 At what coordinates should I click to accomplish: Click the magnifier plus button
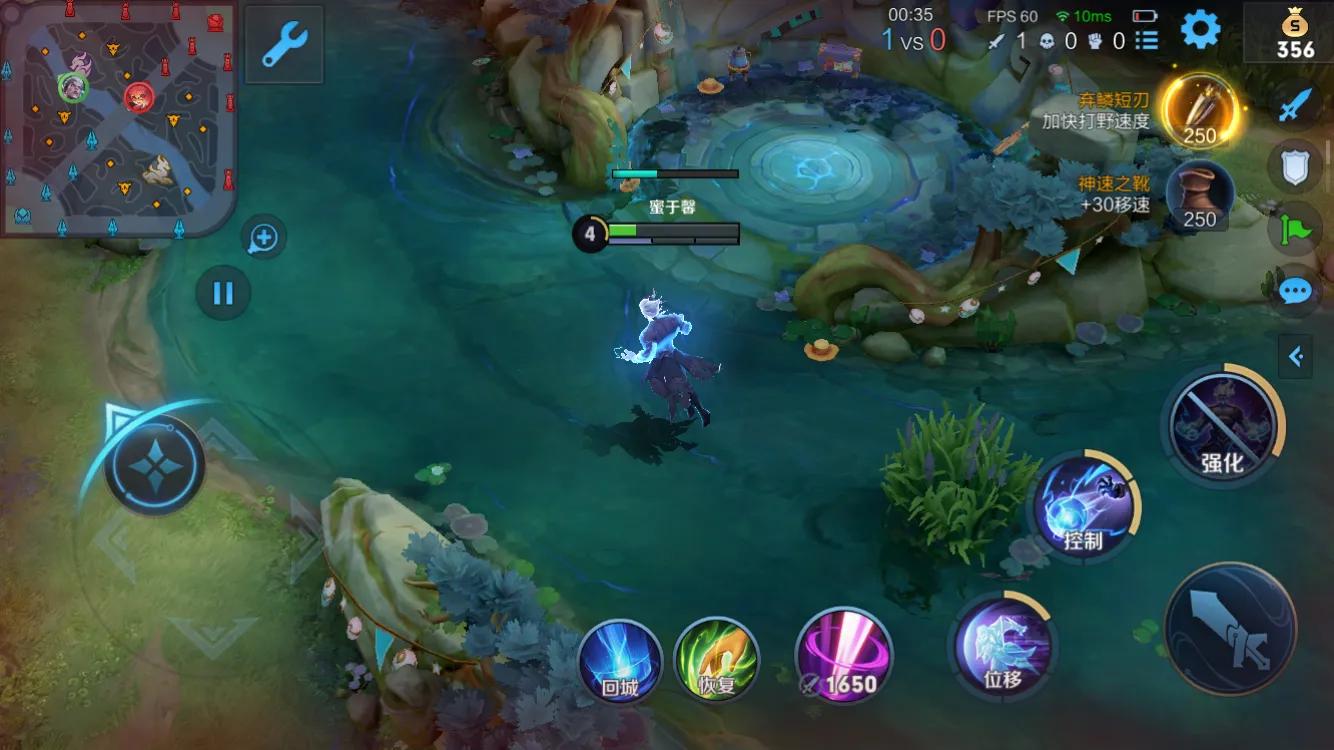point(264,238)
